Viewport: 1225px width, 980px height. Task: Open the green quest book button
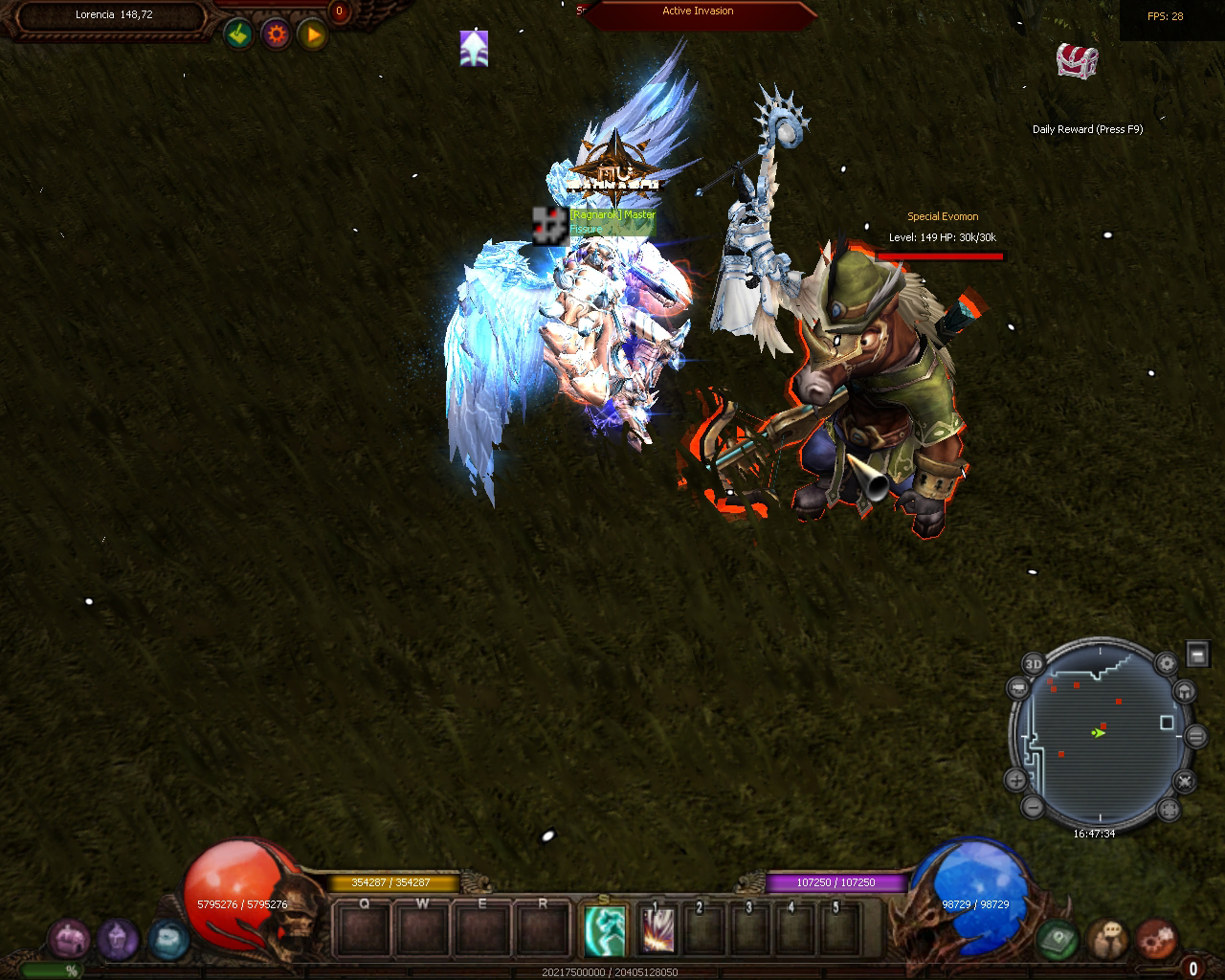click(1058, 939)
